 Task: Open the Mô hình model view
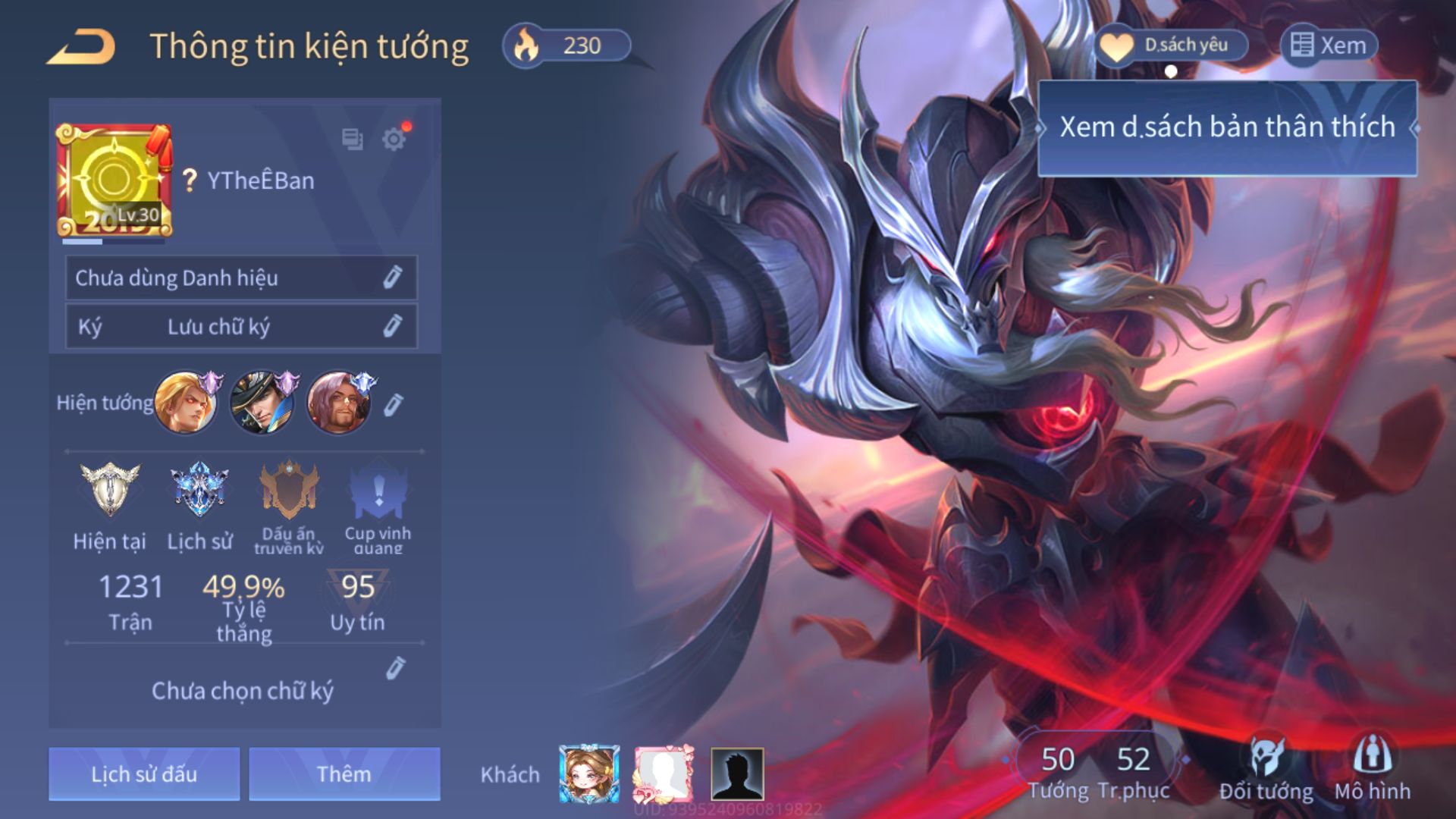tap(1372, 769)
